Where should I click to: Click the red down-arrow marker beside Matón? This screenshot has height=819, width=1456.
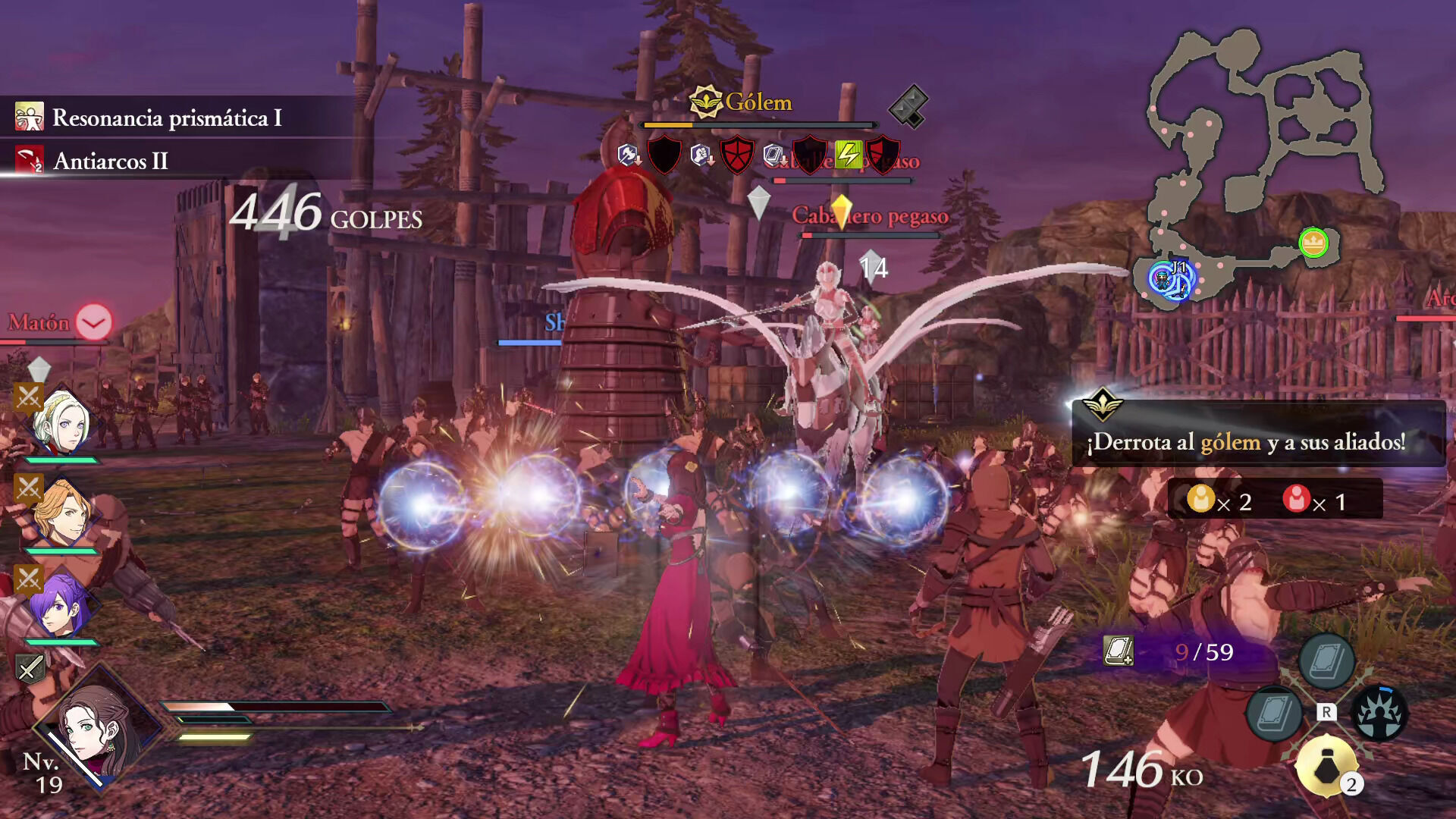pos(94,323)
